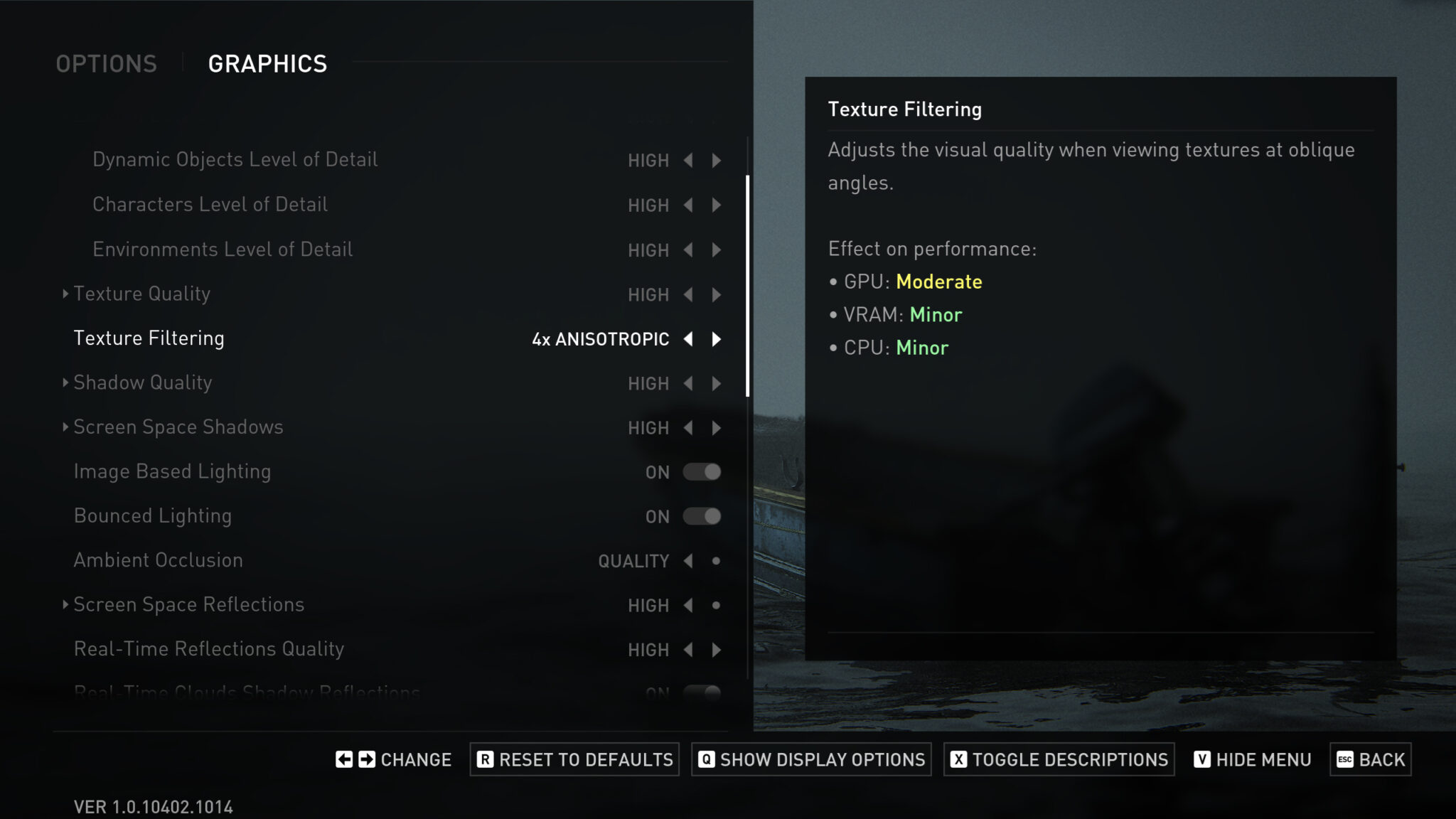Turn off Bounced Lighting
Screen dimensions: 1456x819
coord(702,516)
